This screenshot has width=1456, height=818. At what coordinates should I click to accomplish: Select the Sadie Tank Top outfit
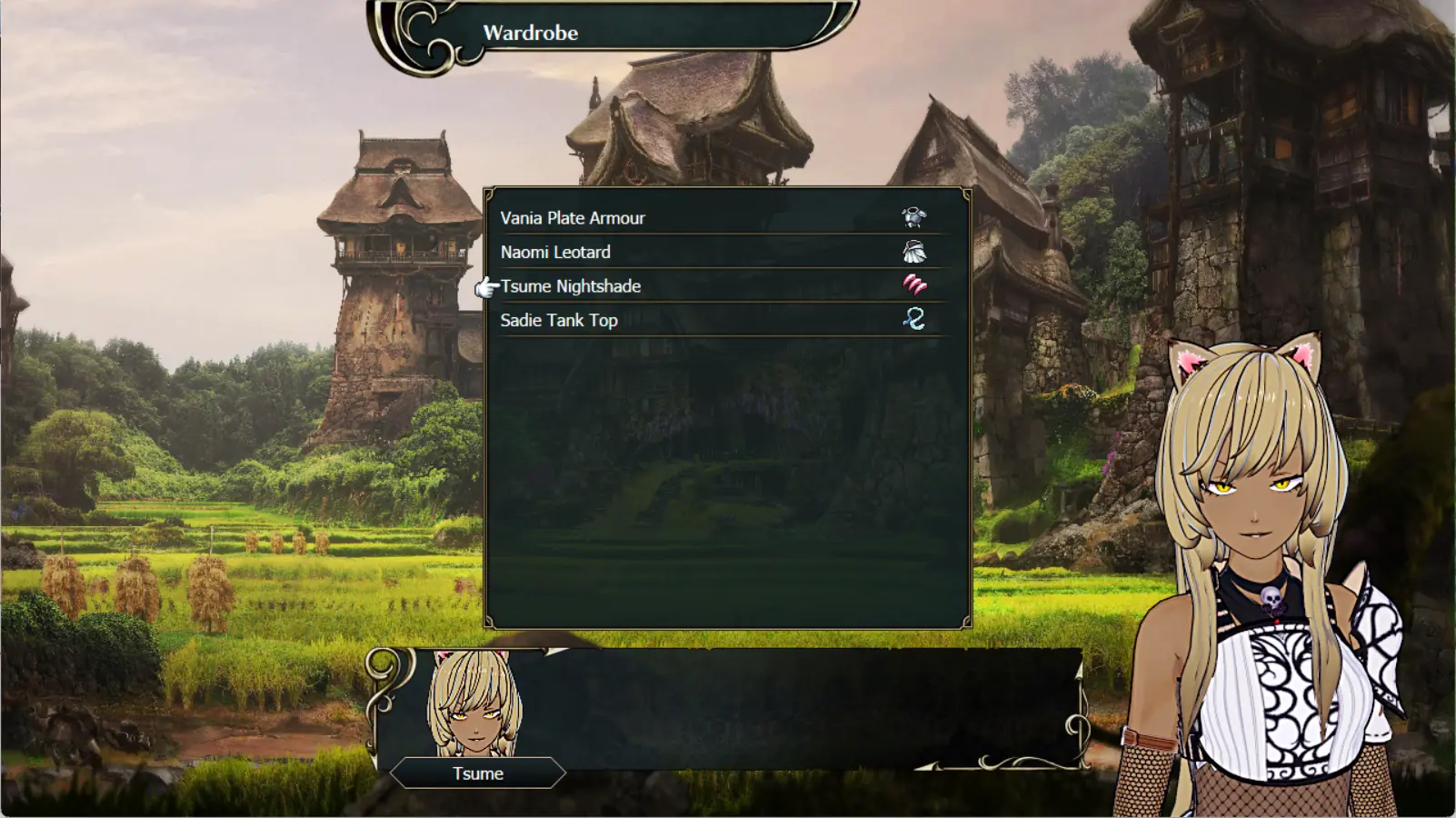[x=559, y=320]
